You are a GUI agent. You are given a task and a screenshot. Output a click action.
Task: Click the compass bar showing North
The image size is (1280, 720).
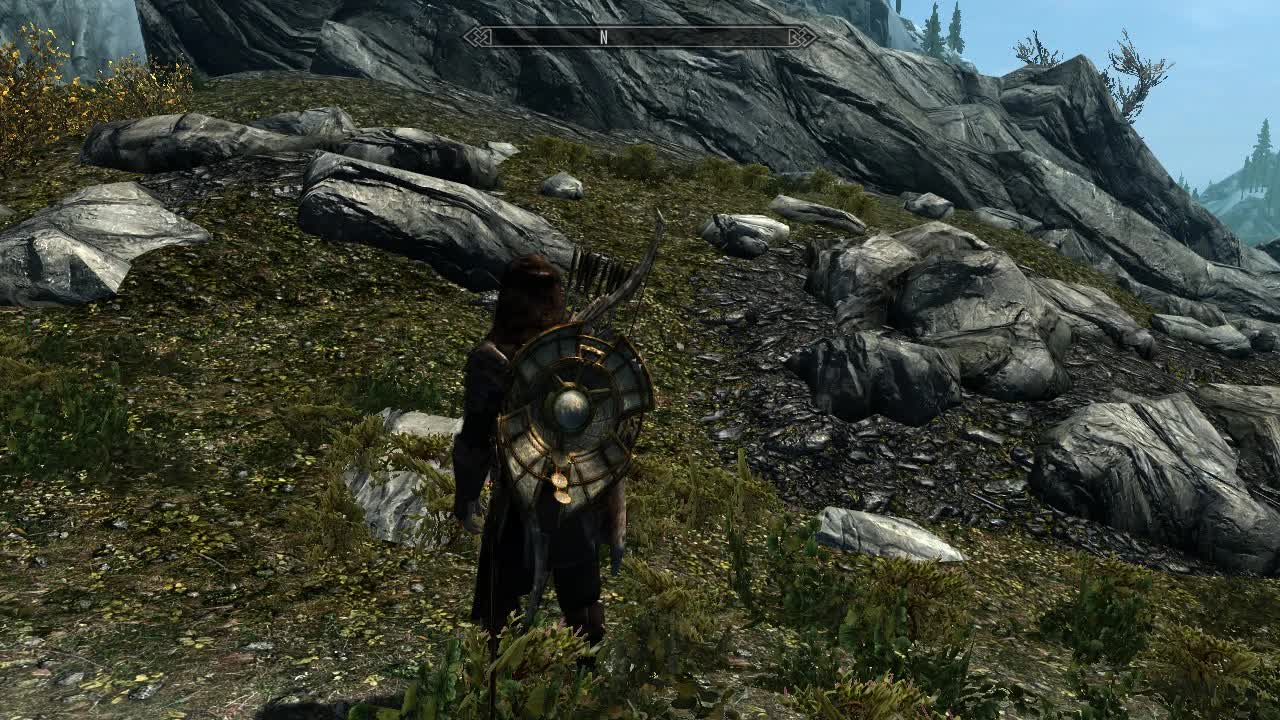tap(640, 37)
